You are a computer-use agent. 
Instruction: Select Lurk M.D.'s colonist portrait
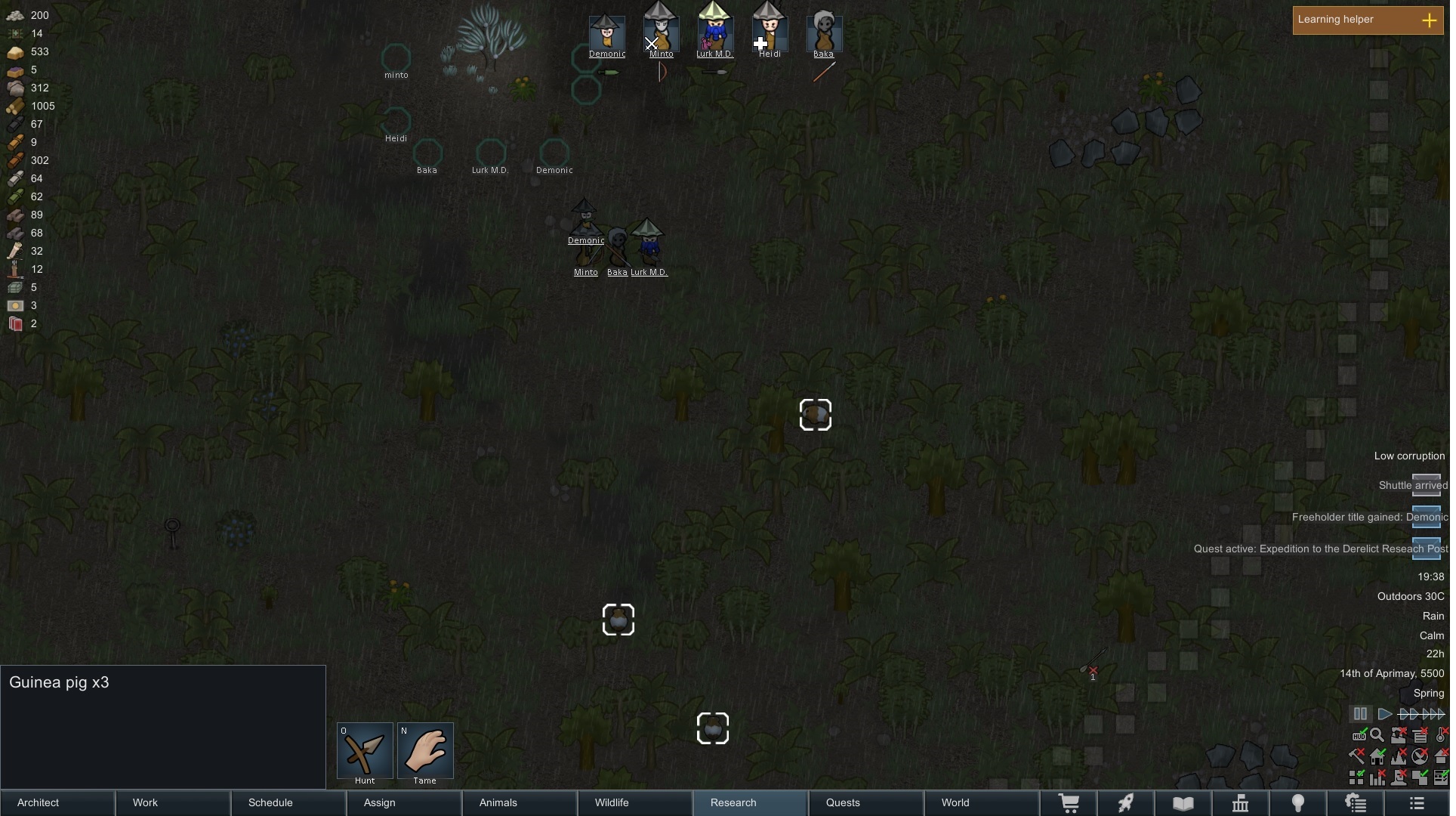[x=714, y=33]
